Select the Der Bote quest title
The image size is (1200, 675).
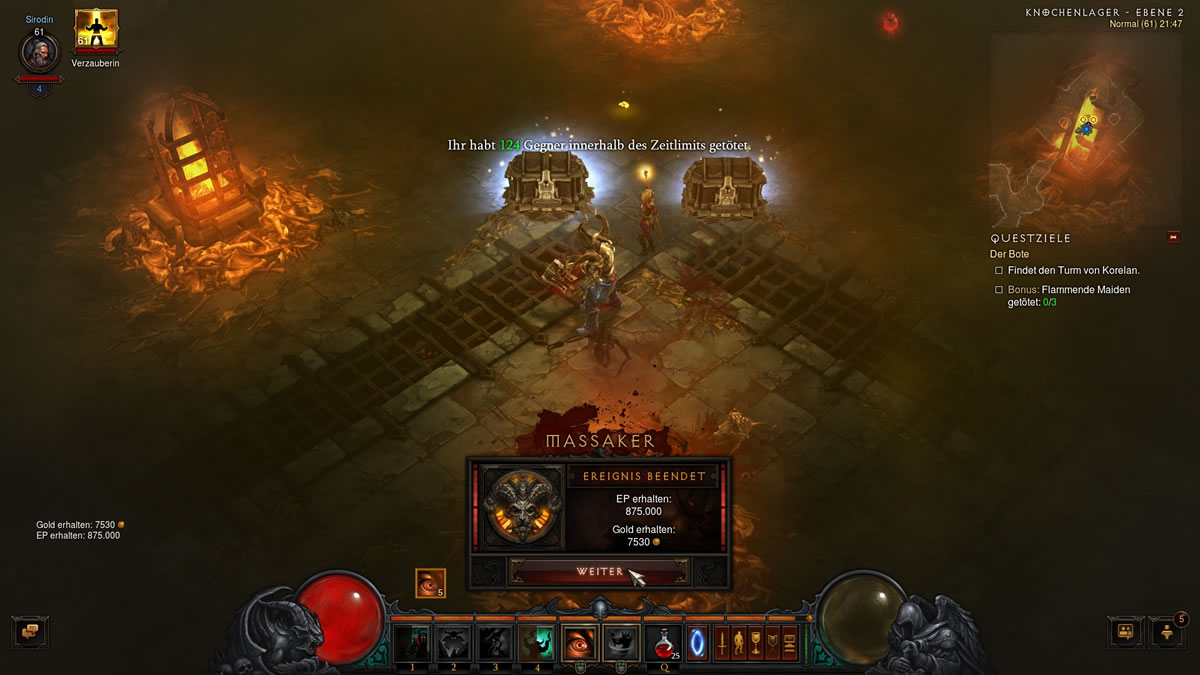pos(1011,254)
